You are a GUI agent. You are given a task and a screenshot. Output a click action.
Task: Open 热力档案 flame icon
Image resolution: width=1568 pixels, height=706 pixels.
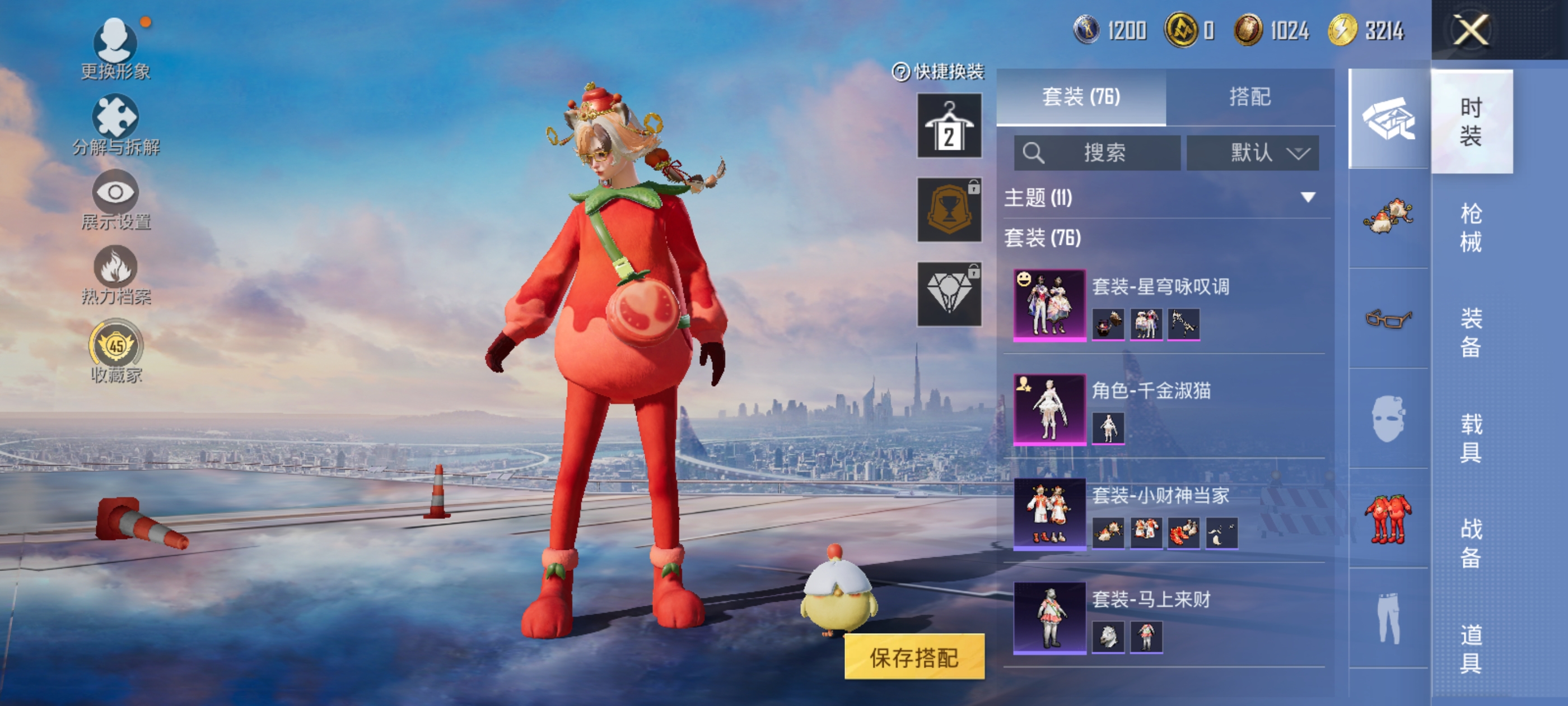click(x=116, y=275)
